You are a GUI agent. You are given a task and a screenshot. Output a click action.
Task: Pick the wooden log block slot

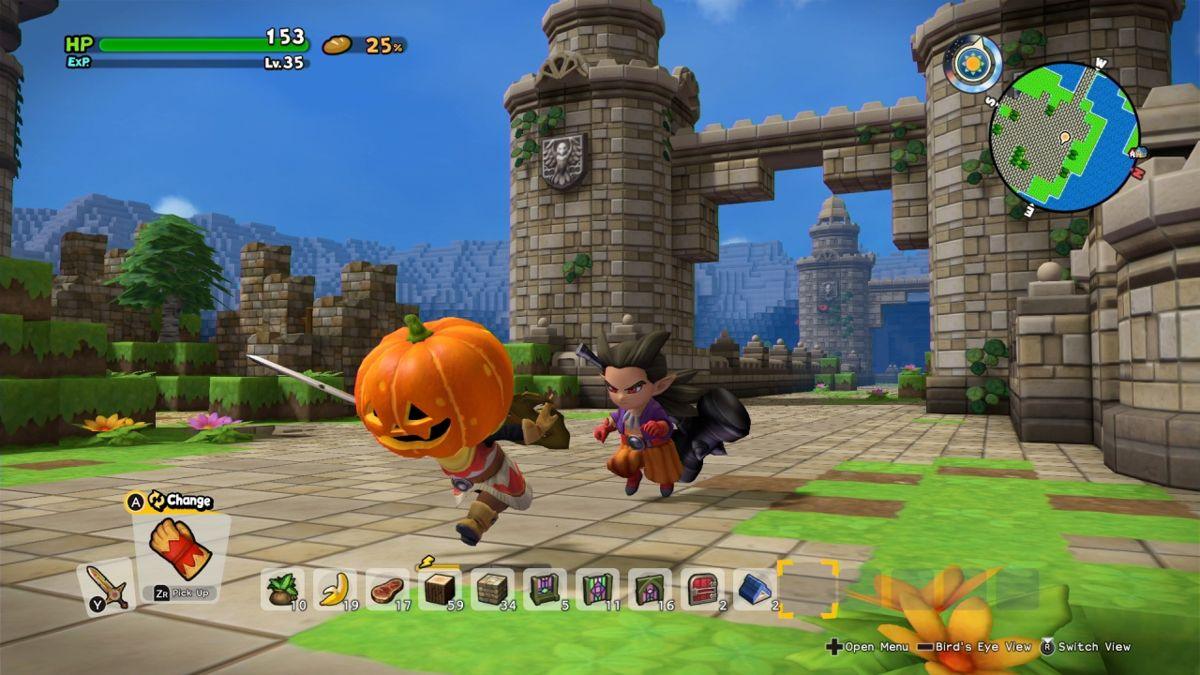click(x=439, y=588)
